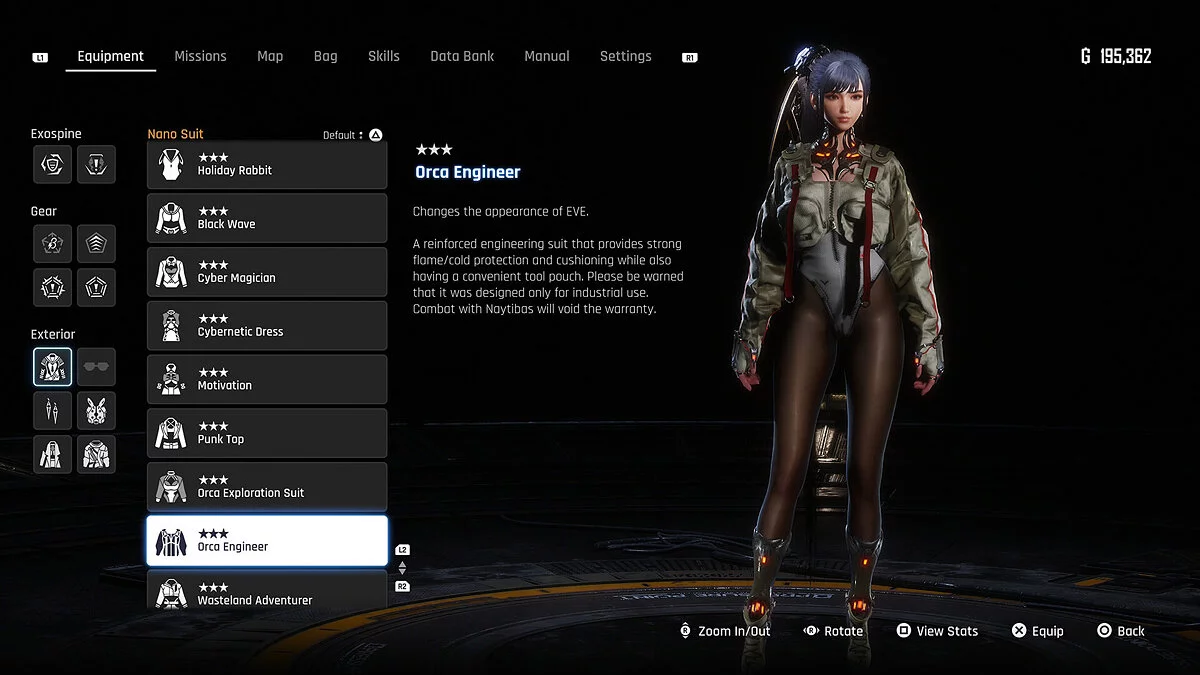The width and height of the screenshot is (1200, 675).
Task: Select the Cyber Magician outfit
Action: tap(267, 272)
